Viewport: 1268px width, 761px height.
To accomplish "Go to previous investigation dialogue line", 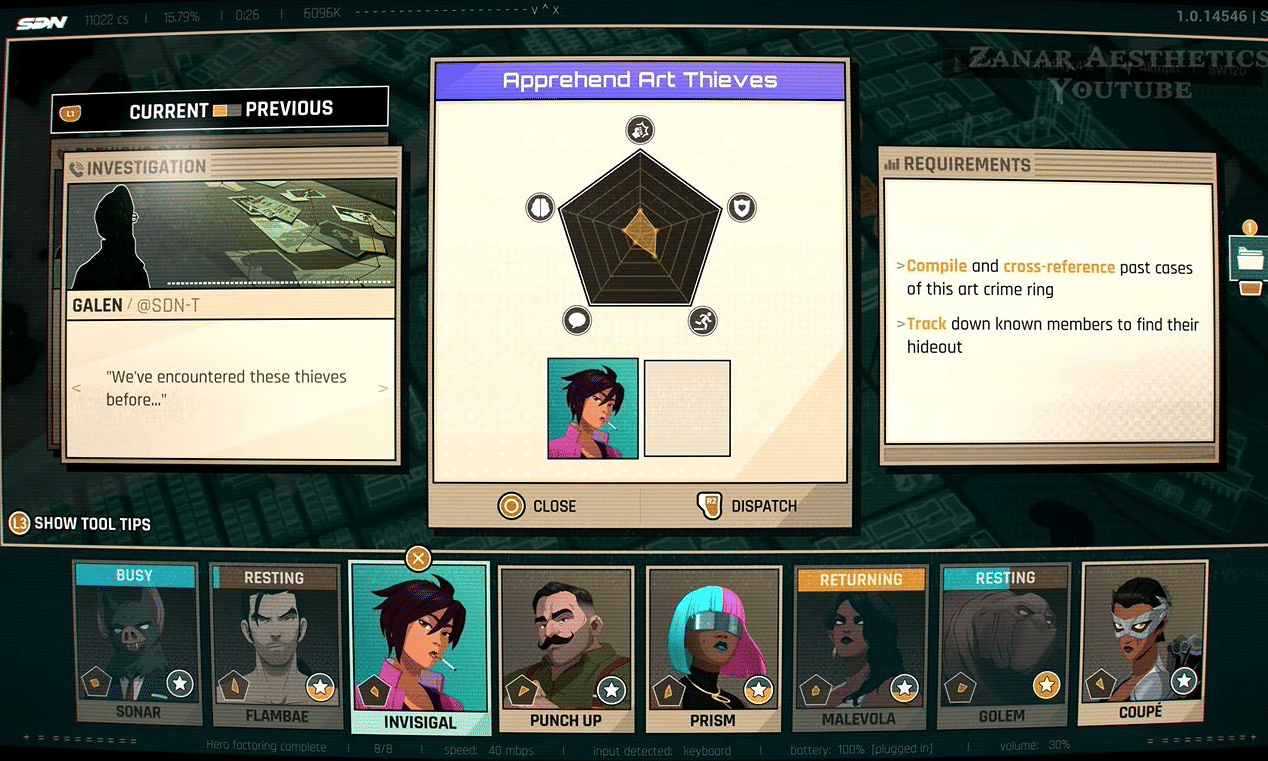I will (77, 388).
